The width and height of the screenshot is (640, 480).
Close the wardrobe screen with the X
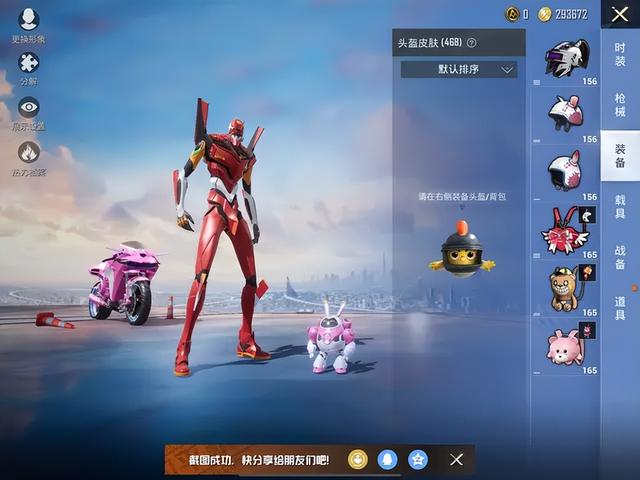[x=620, y=15]
